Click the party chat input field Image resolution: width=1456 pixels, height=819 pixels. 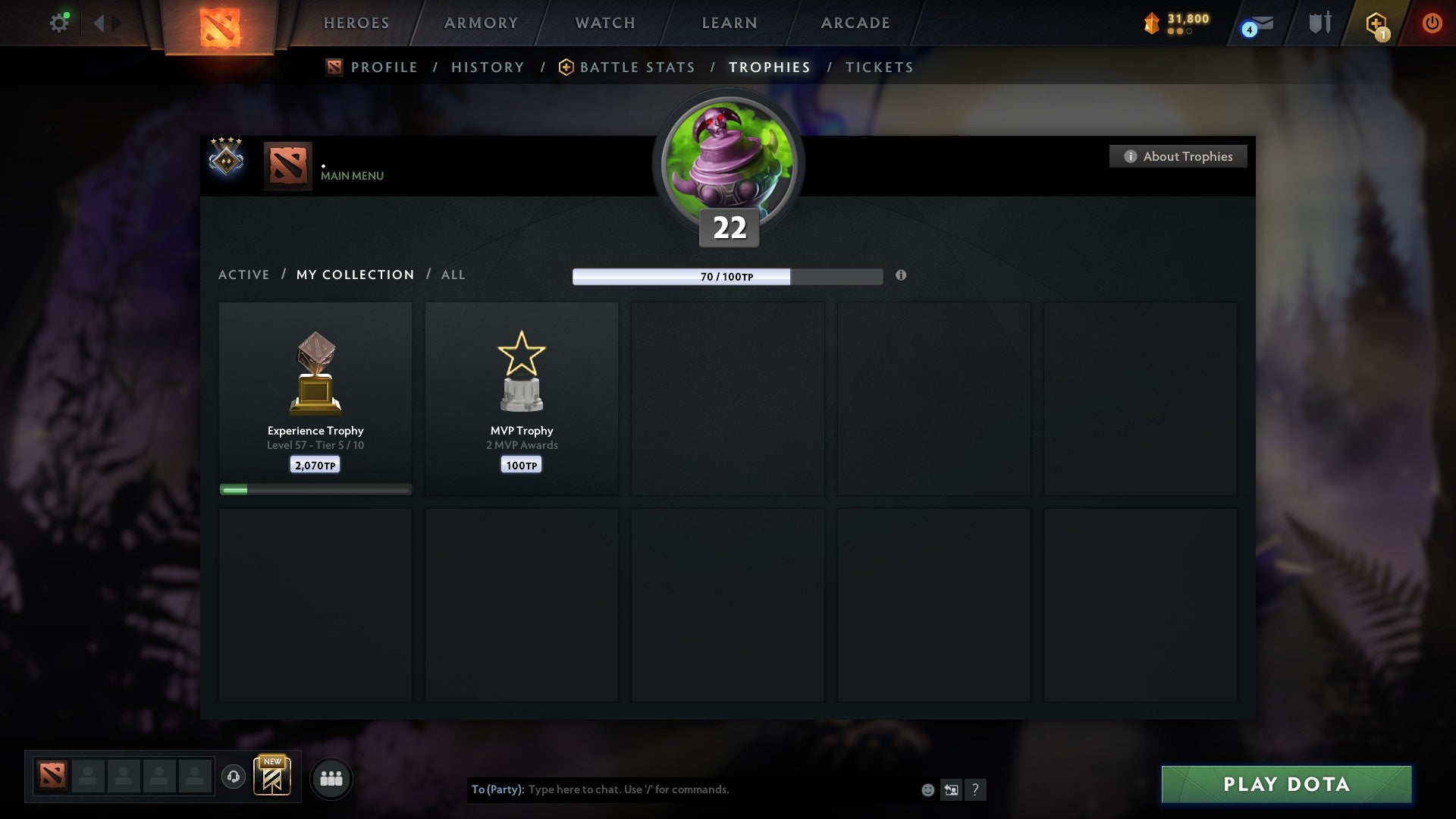682,789
